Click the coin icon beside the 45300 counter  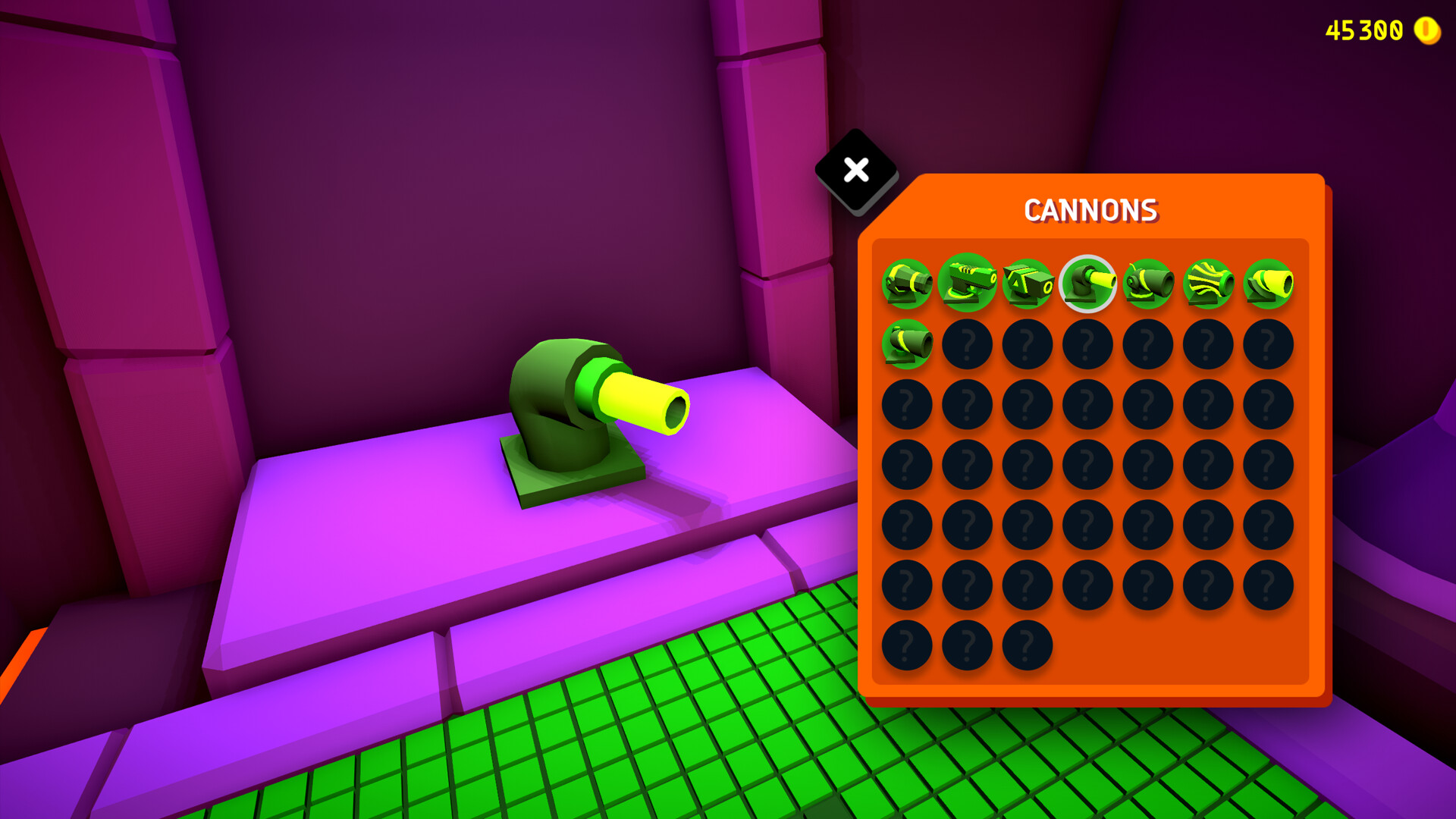[x=1423, y=30]
